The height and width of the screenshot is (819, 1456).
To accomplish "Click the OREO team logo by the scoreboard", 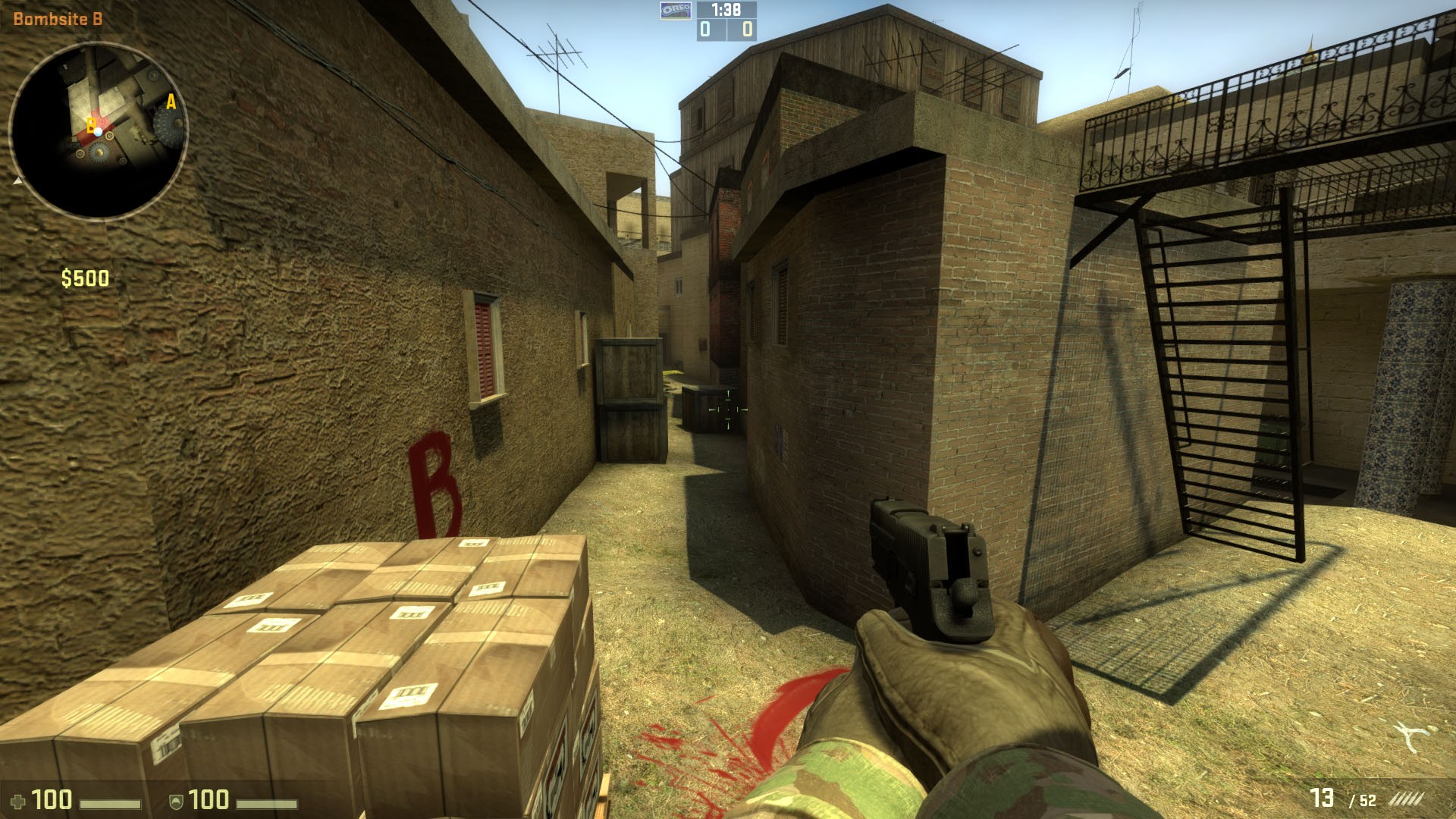I will (676, 10).
